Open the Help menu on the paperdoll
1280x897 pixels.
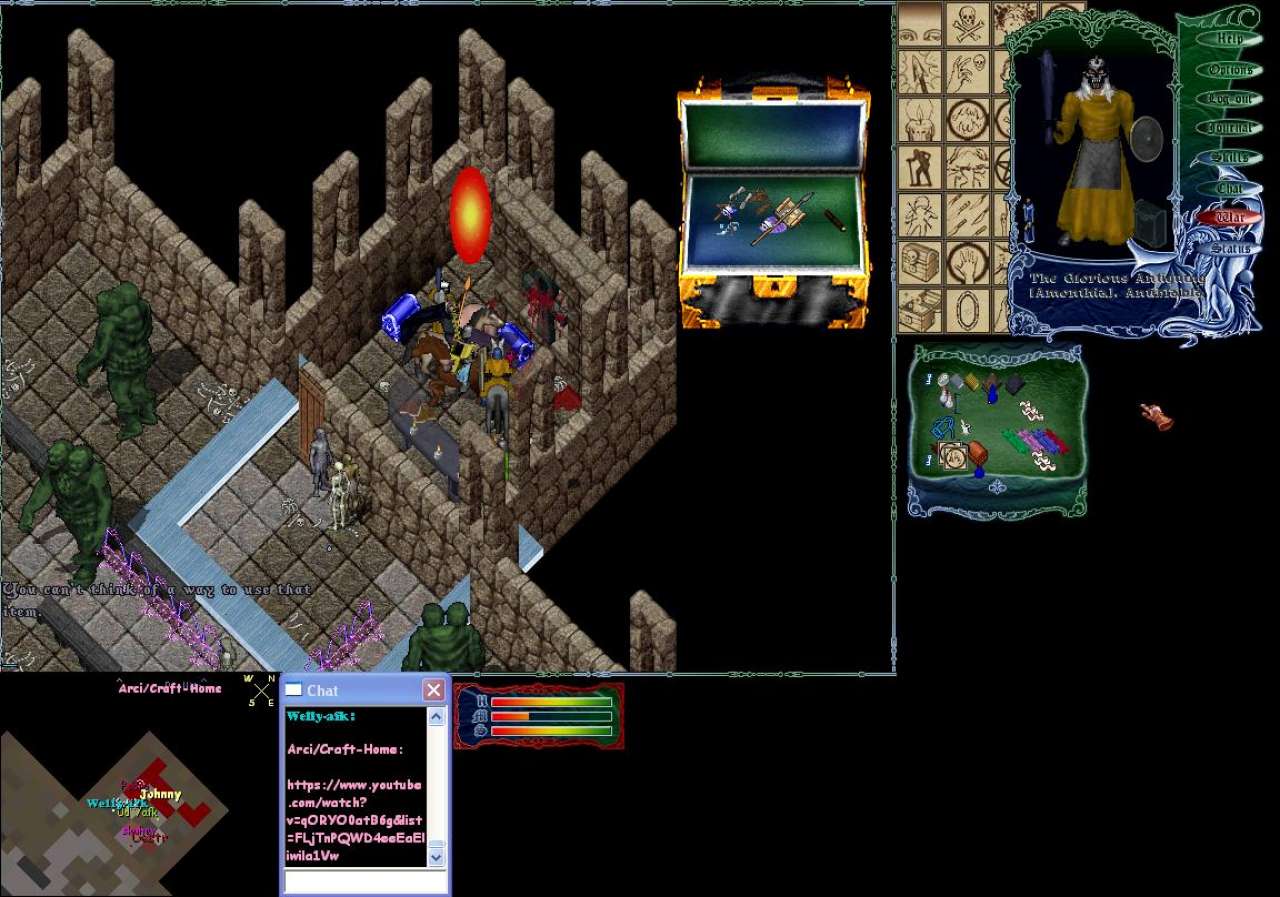(x=1229, y=39)
